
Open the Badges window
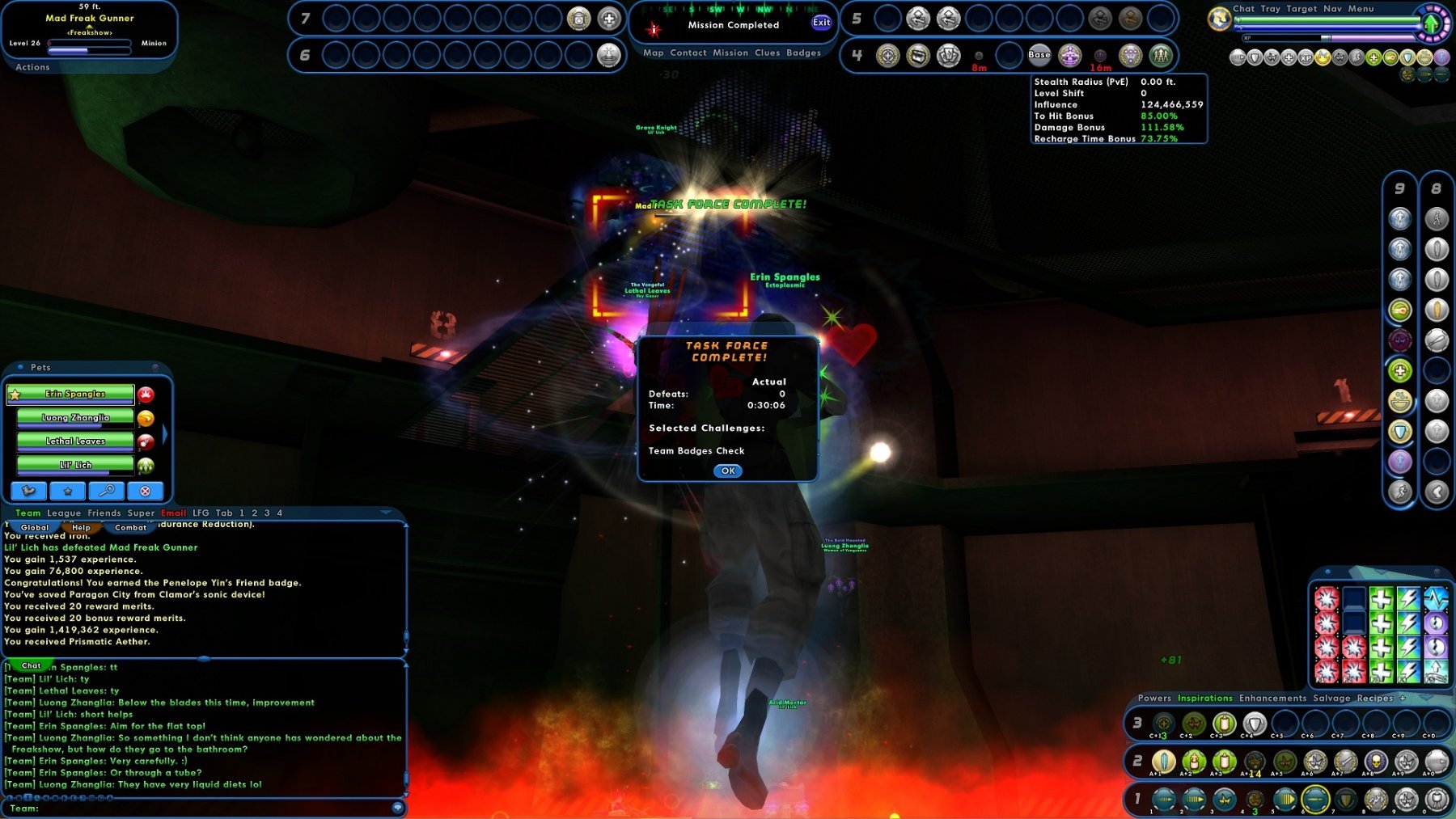point(803,53)
